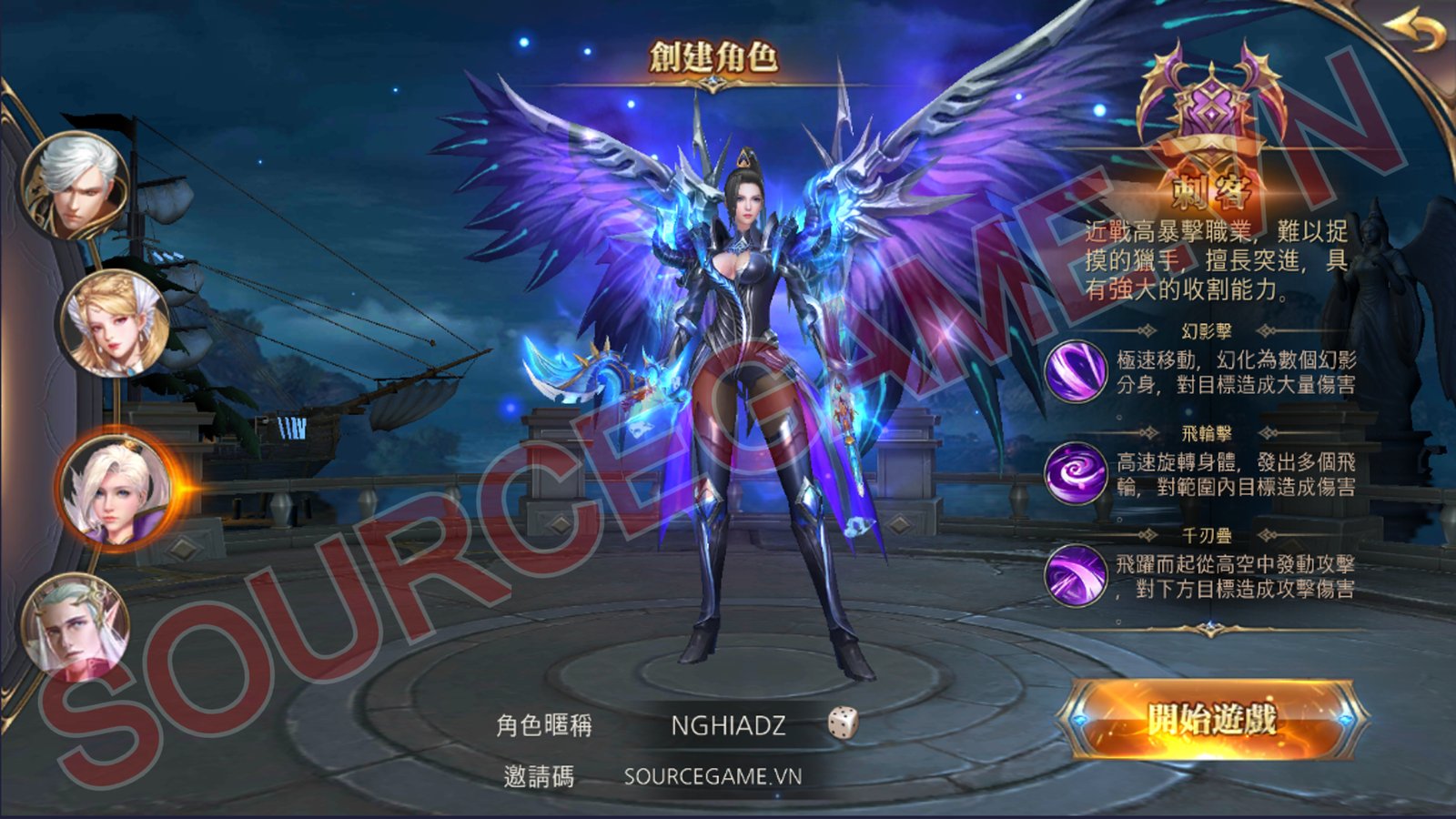Image resolution: width=1456 pixels, height=819 pixels.
Task: Go back using the golden arrow
Action: (1414, 34)
